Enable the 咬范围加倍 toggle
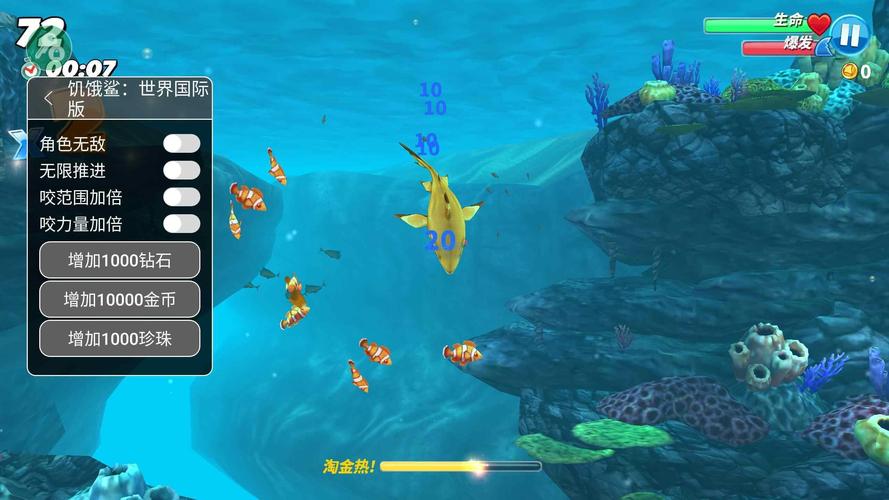Screen dimensions: 889x500 181,197
